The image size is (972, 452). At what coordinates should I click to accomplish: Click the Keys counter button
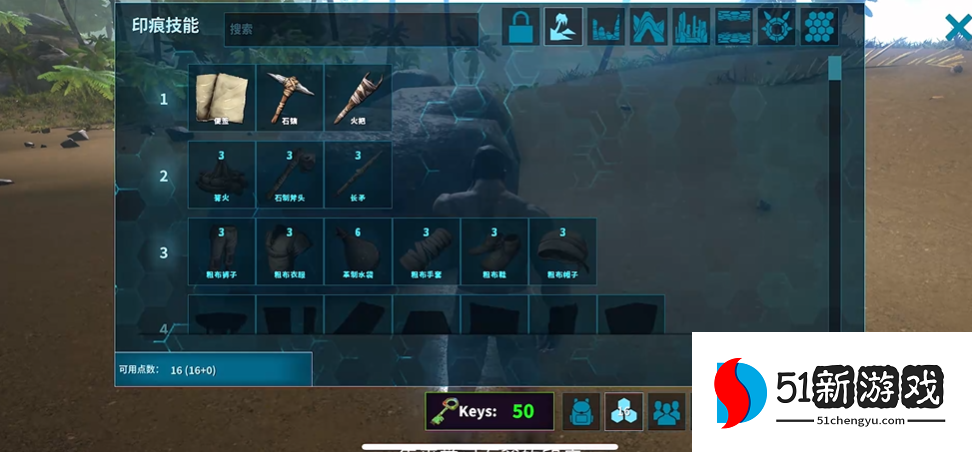click(x=489, y=411)
